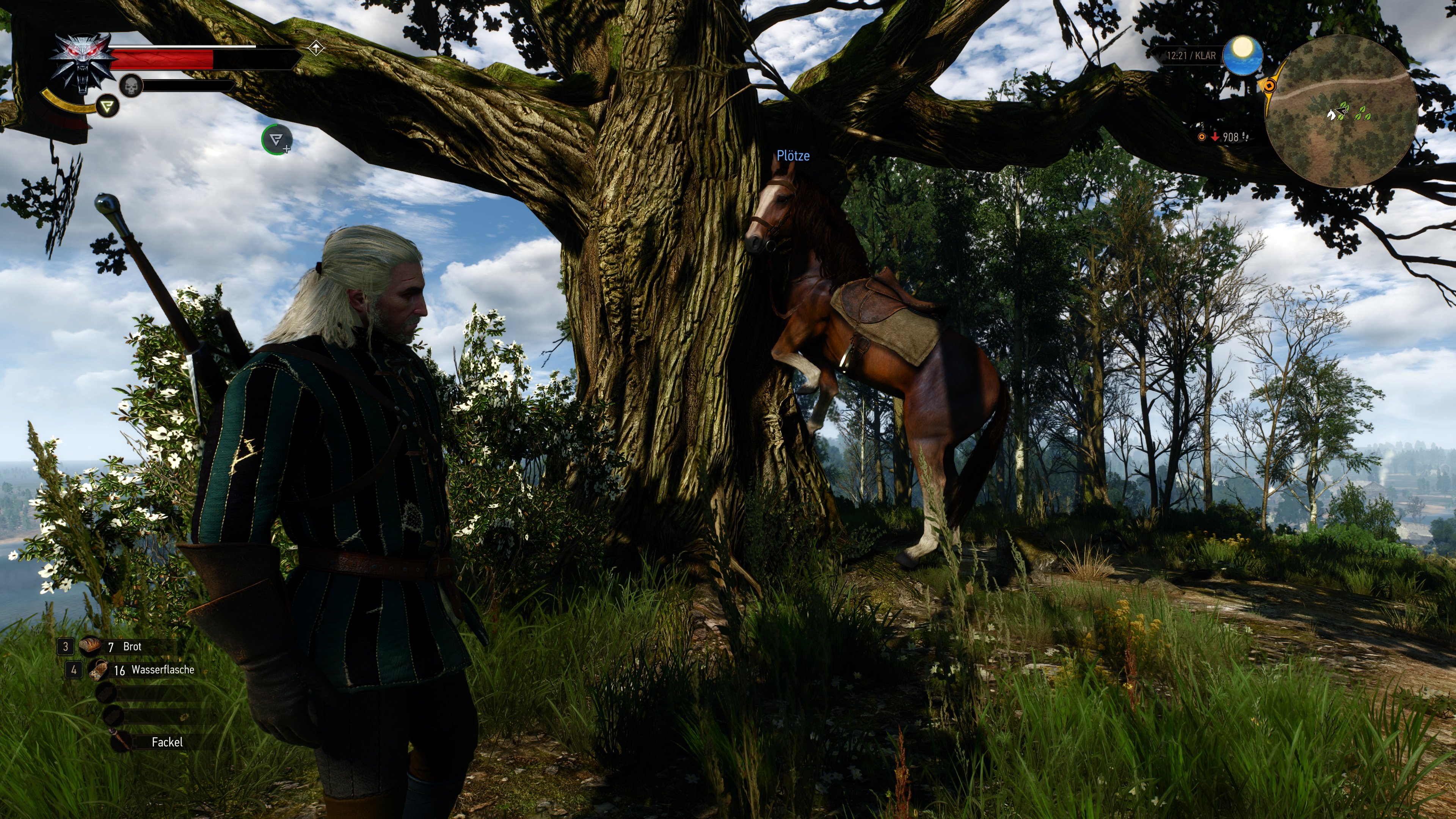Expand the 12:21 / KLAR time panel
Viewport: 1456px width, 819px height.
pos(1192,55)
